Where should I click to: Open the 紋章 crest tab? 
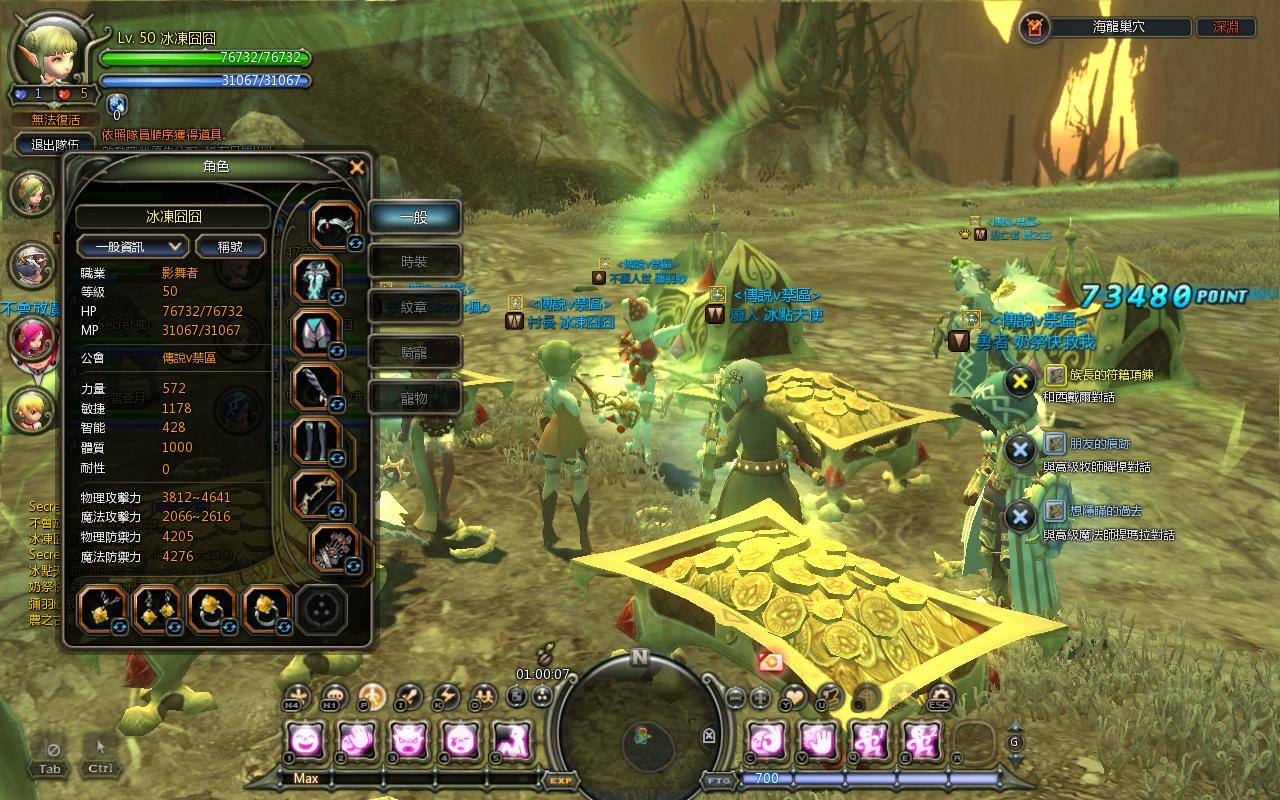pyautogui.click(x=414, y=307)
